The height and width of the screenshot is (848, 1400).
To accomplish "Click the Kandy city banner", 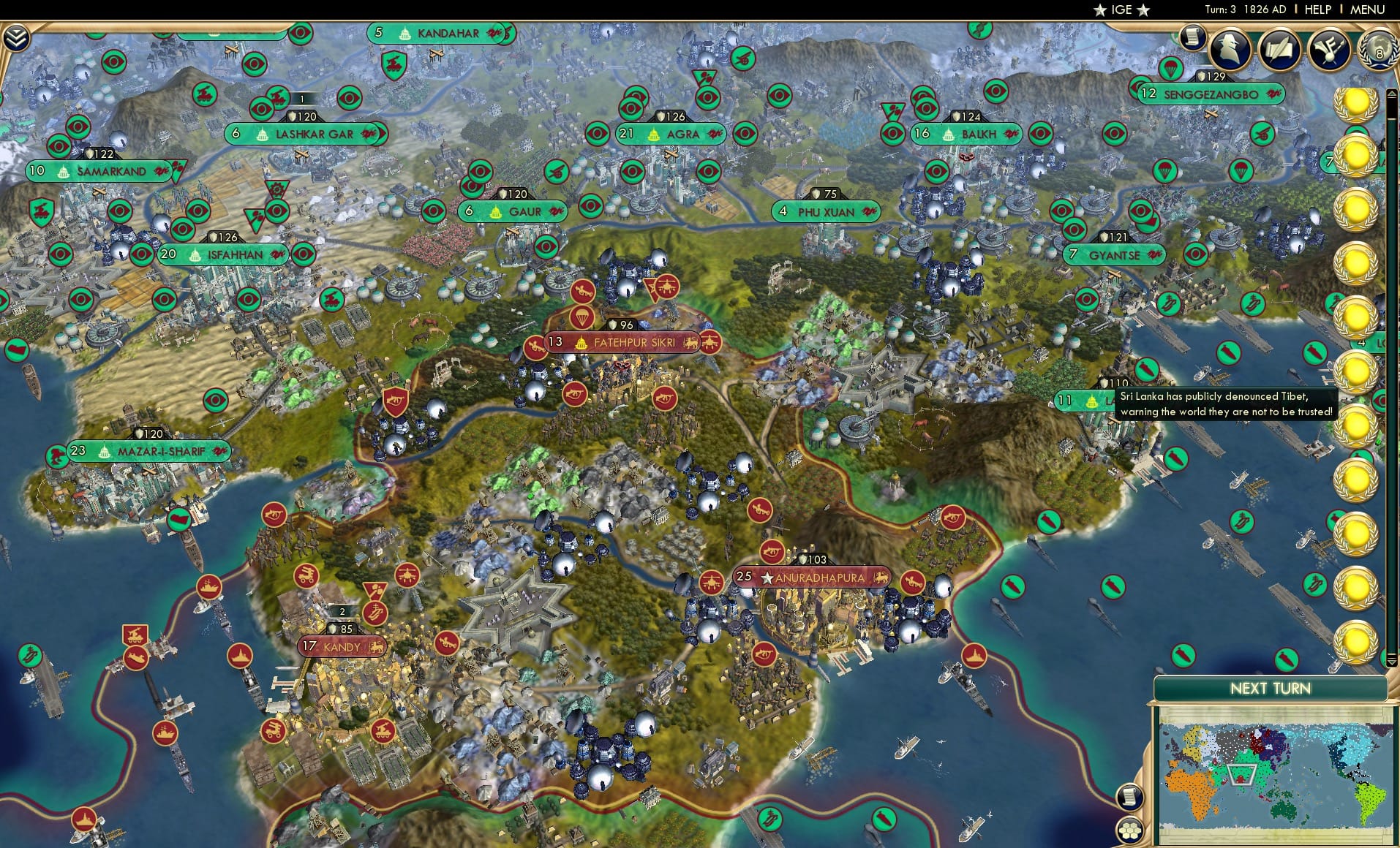I will [341, 646].
